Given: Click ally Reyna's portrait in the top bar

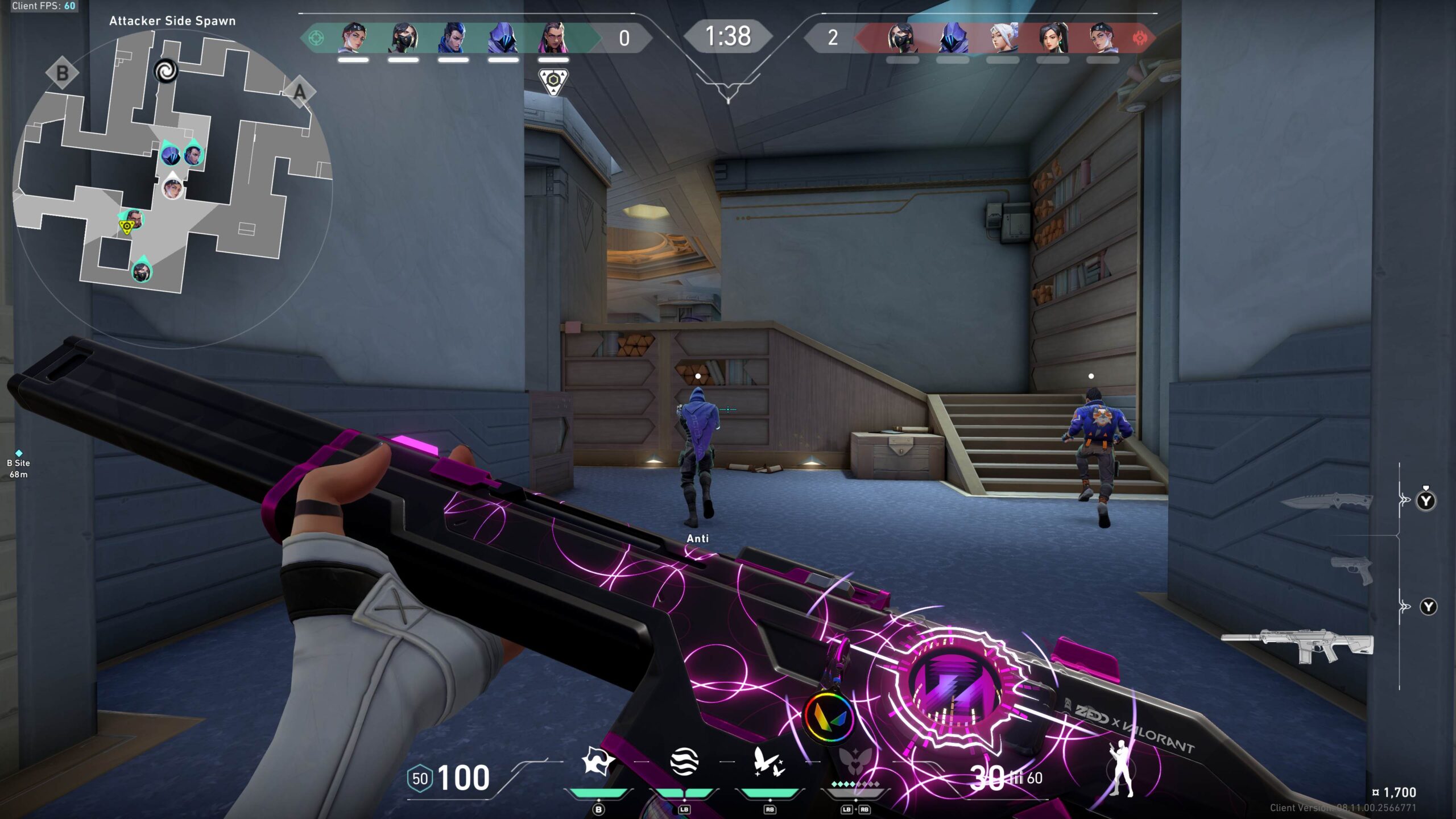Looking at the screenshot, I should (553, 38).
